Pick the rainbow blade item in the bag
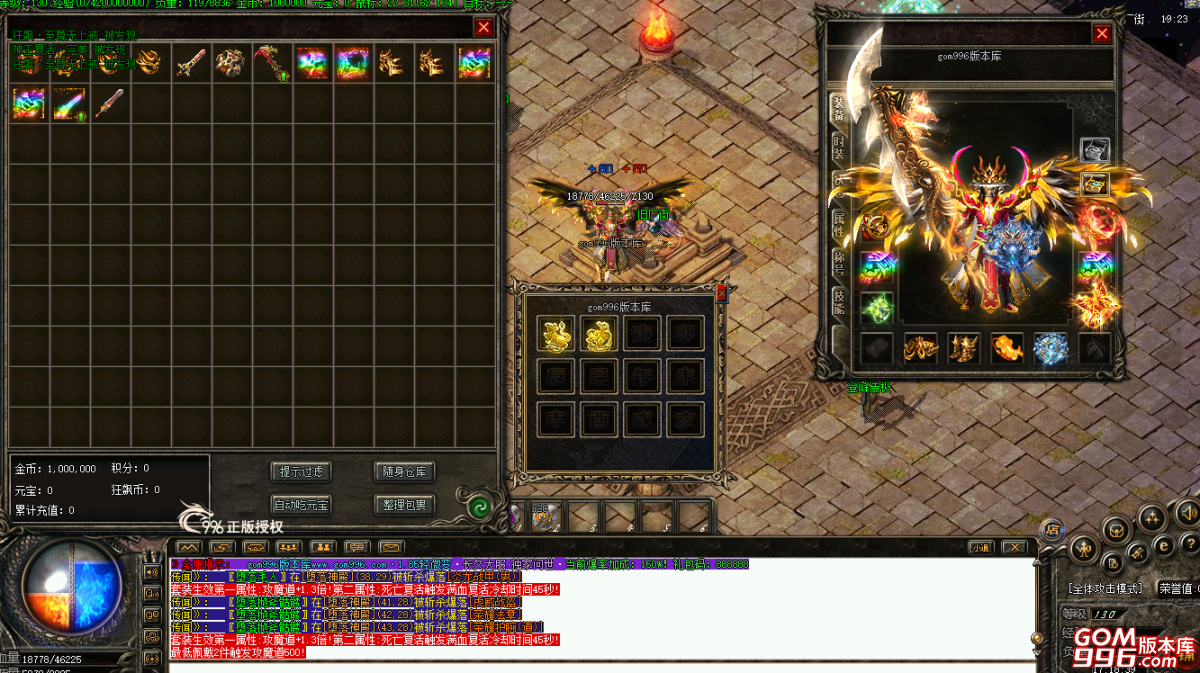The image size is (1200, 673). click(70, 104)
